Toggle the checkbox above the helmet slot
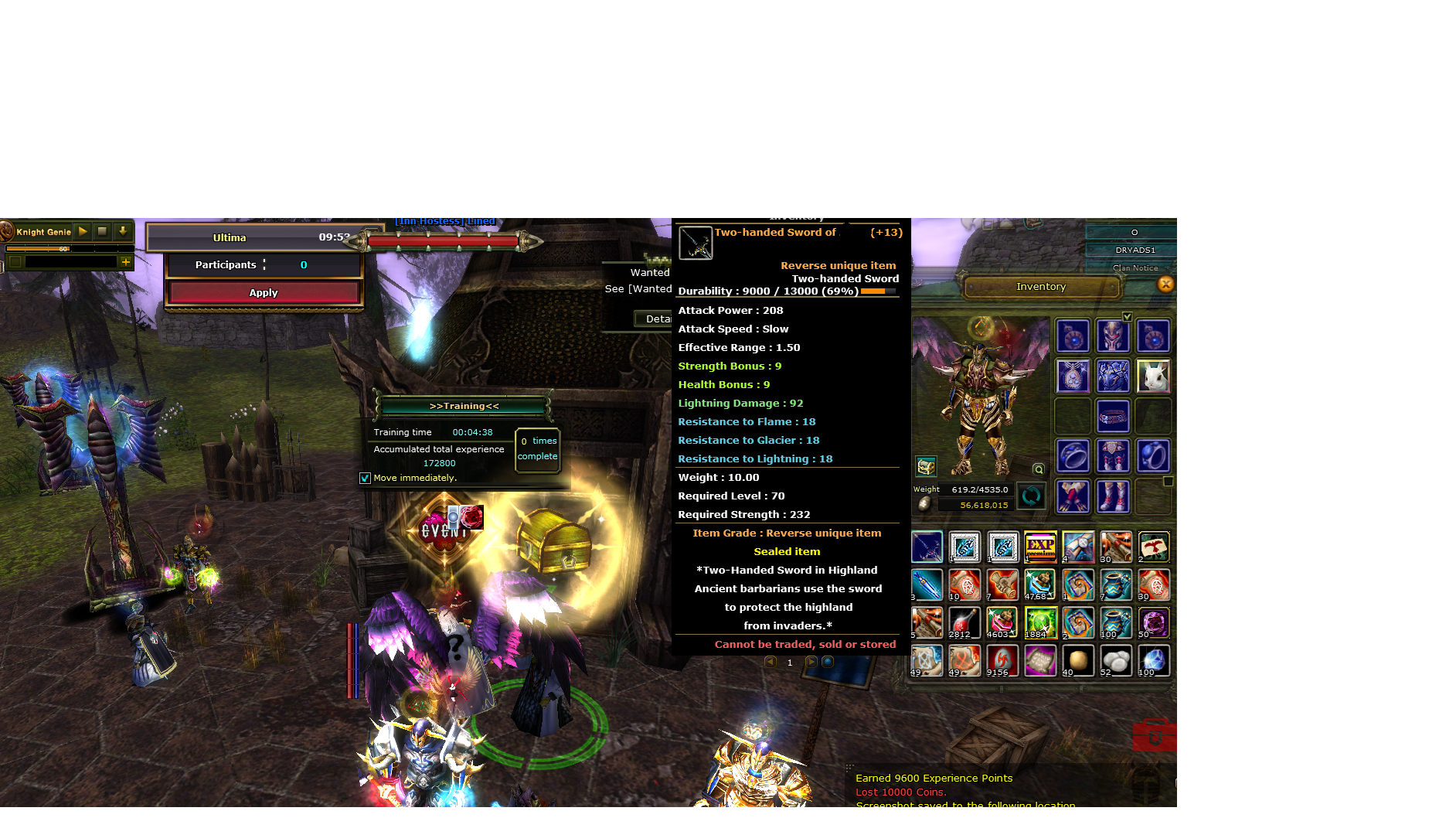This screenshot has width=1456, height=828. [x=1127, y=315]
